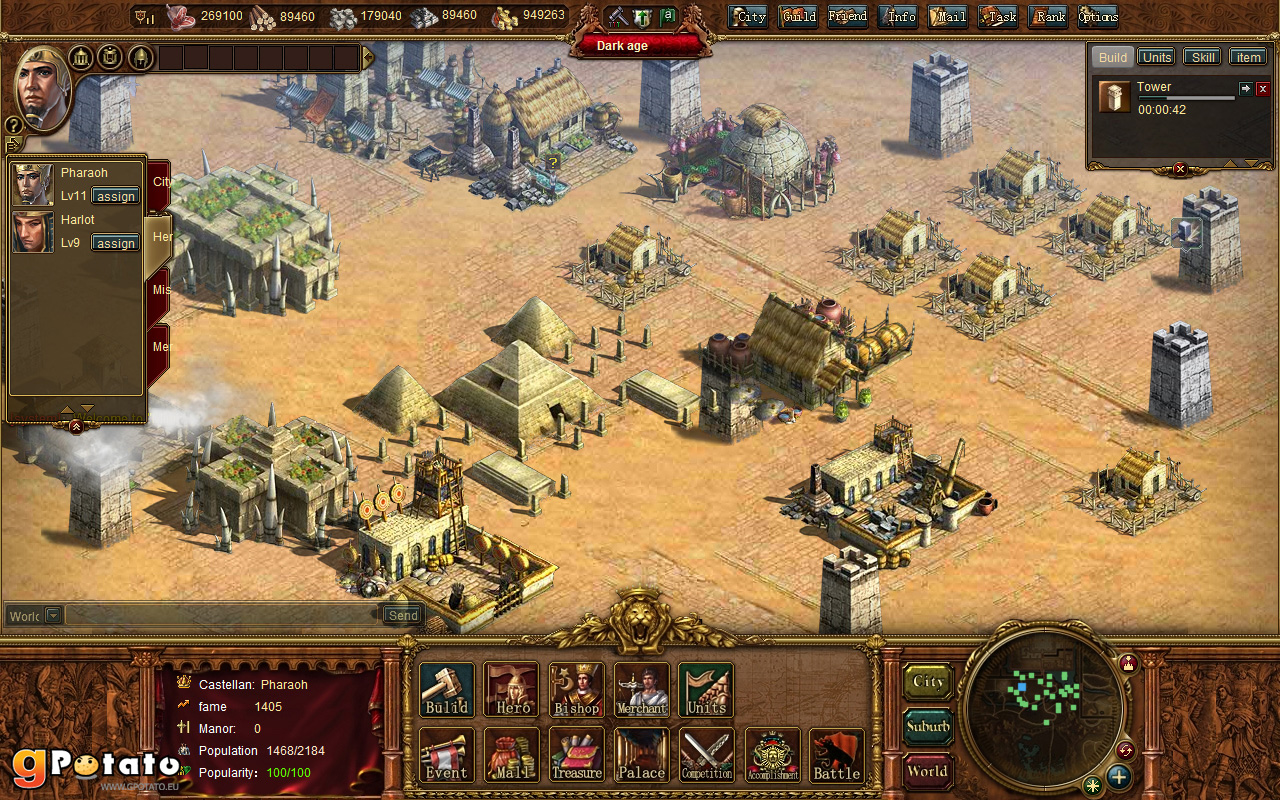Open the Battle panel

point(836,754)
